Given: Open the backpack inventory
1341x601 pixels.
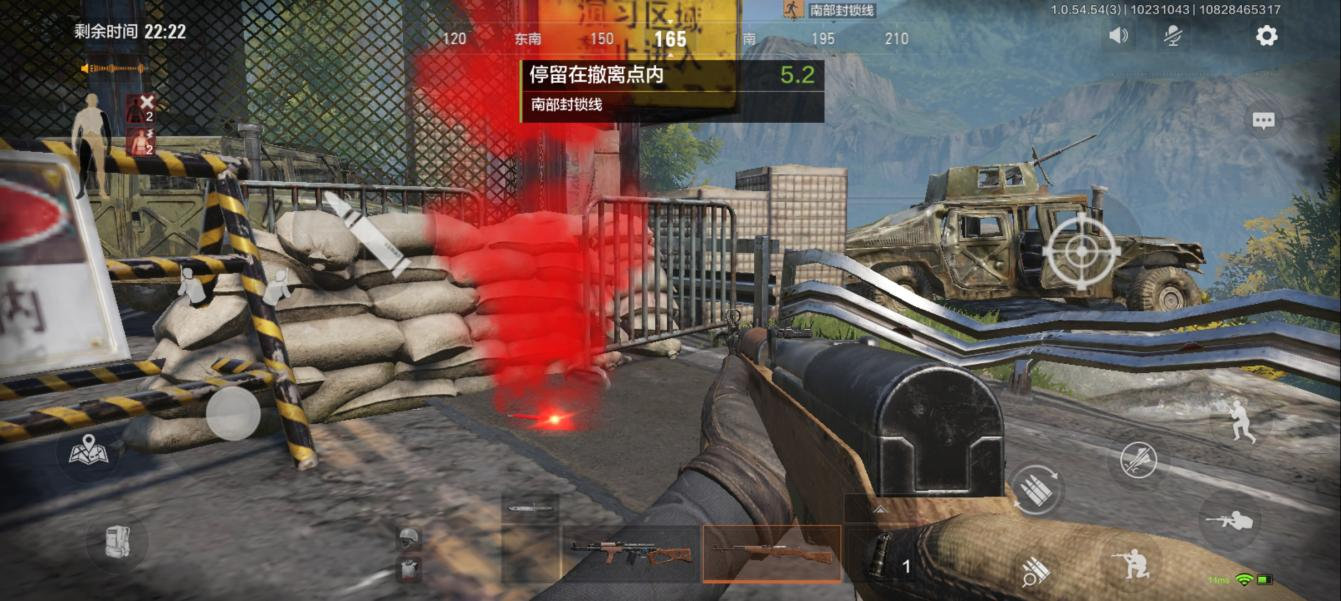Looking at the screenshot, I should [117, 542].
